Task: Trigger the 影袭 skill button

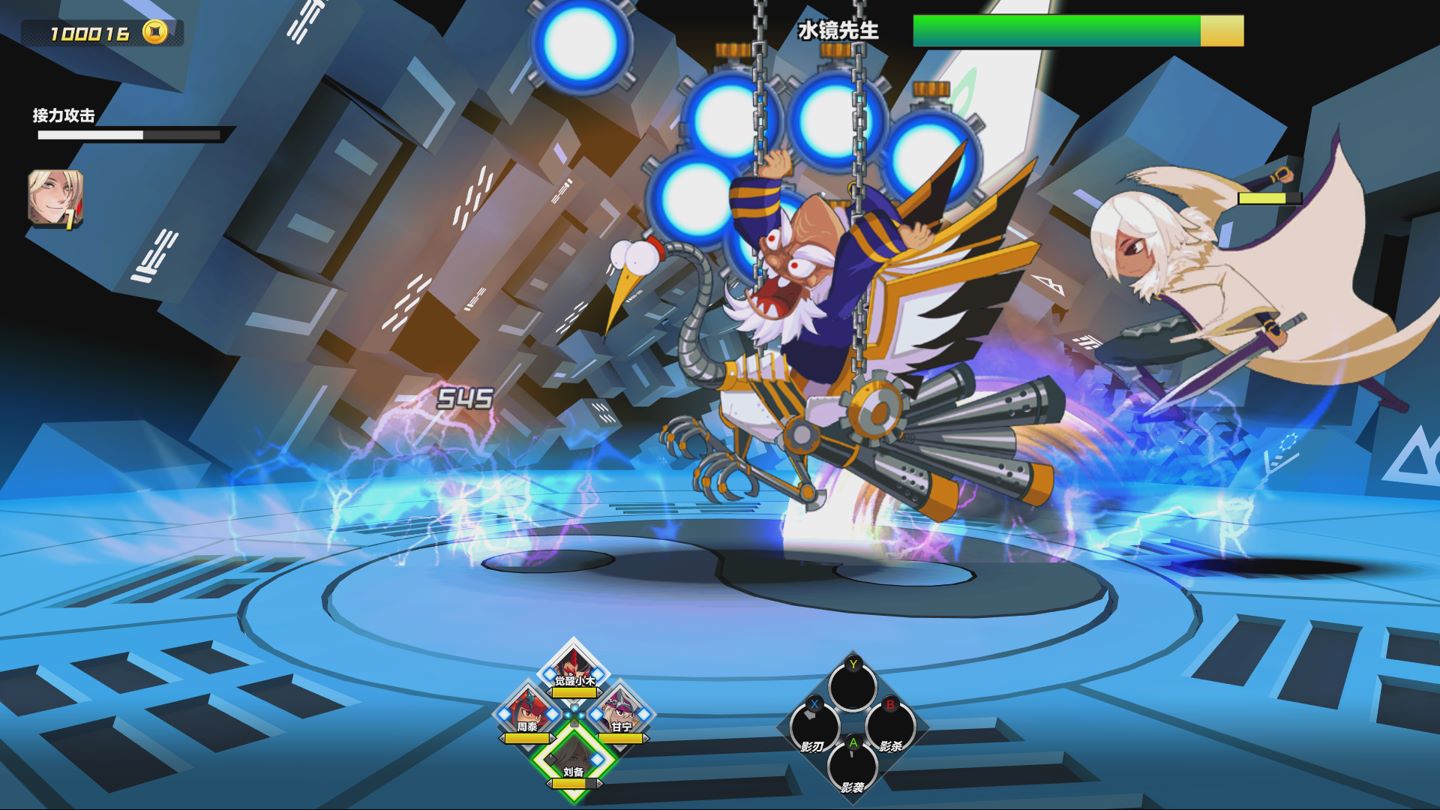Action: (x=853, y=765)
